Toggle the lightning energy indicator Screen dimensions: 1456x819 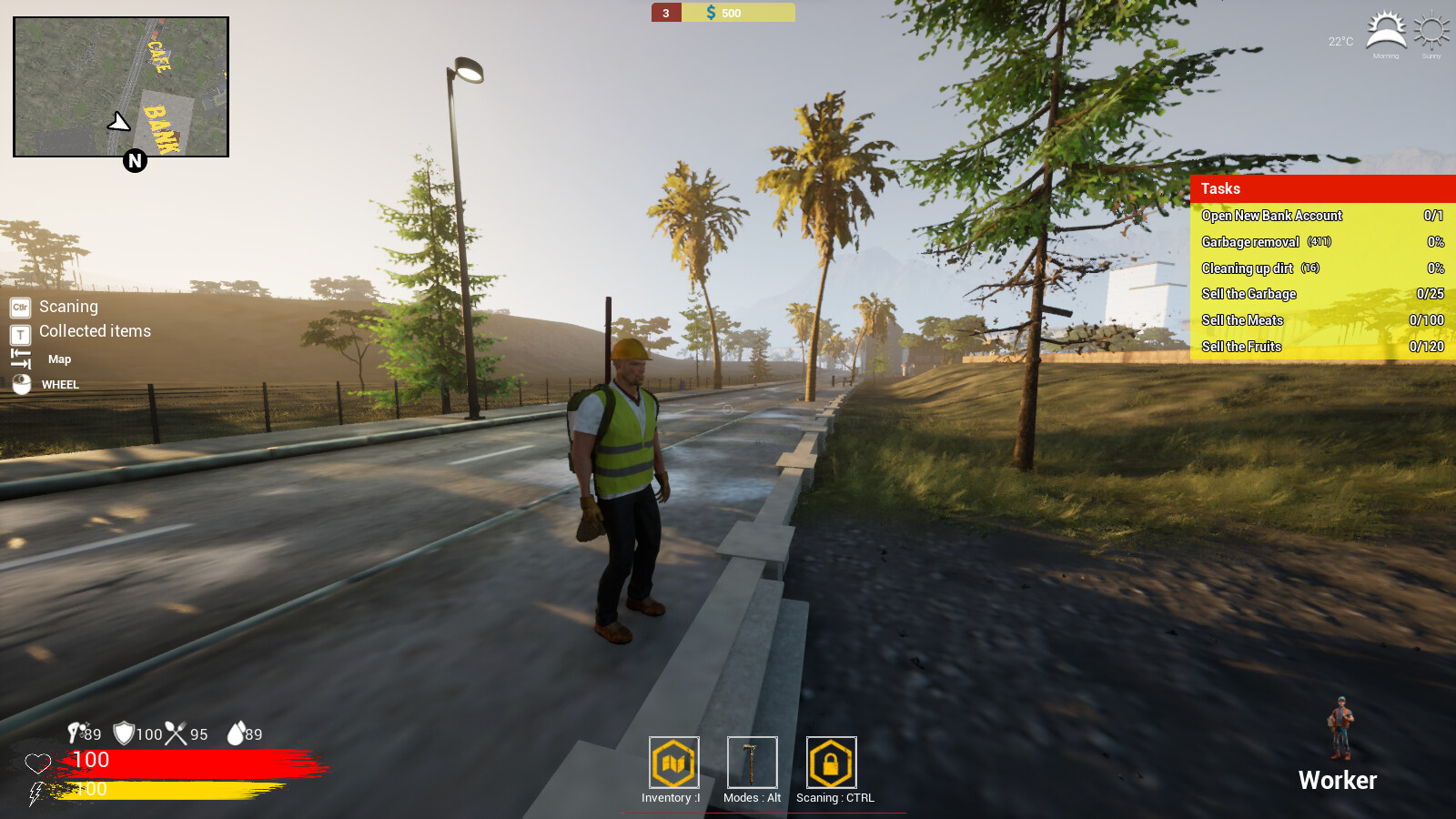click(x=35, y=790)
